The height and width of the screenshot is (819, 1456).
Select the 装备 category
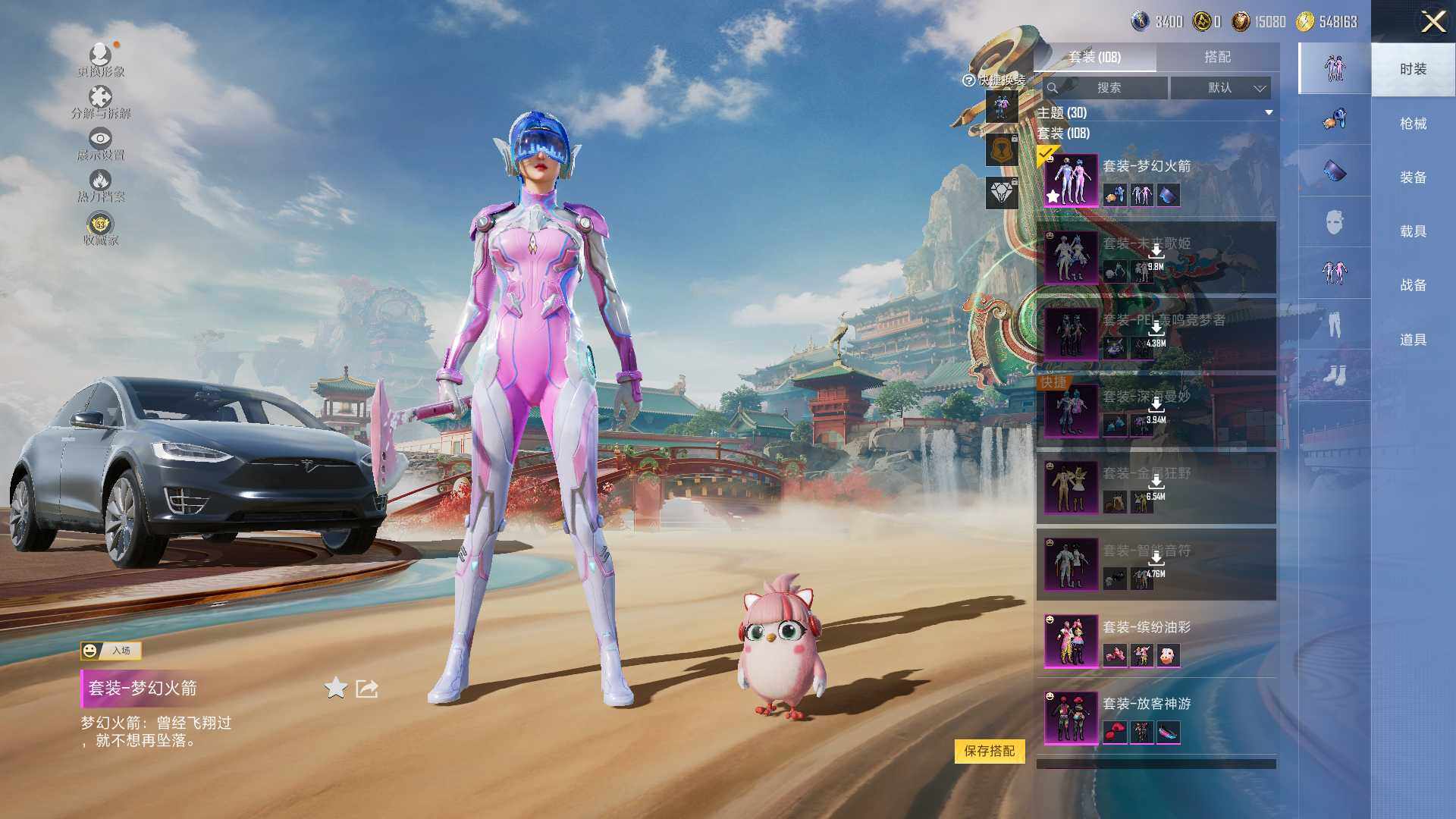pos(1413,177)
